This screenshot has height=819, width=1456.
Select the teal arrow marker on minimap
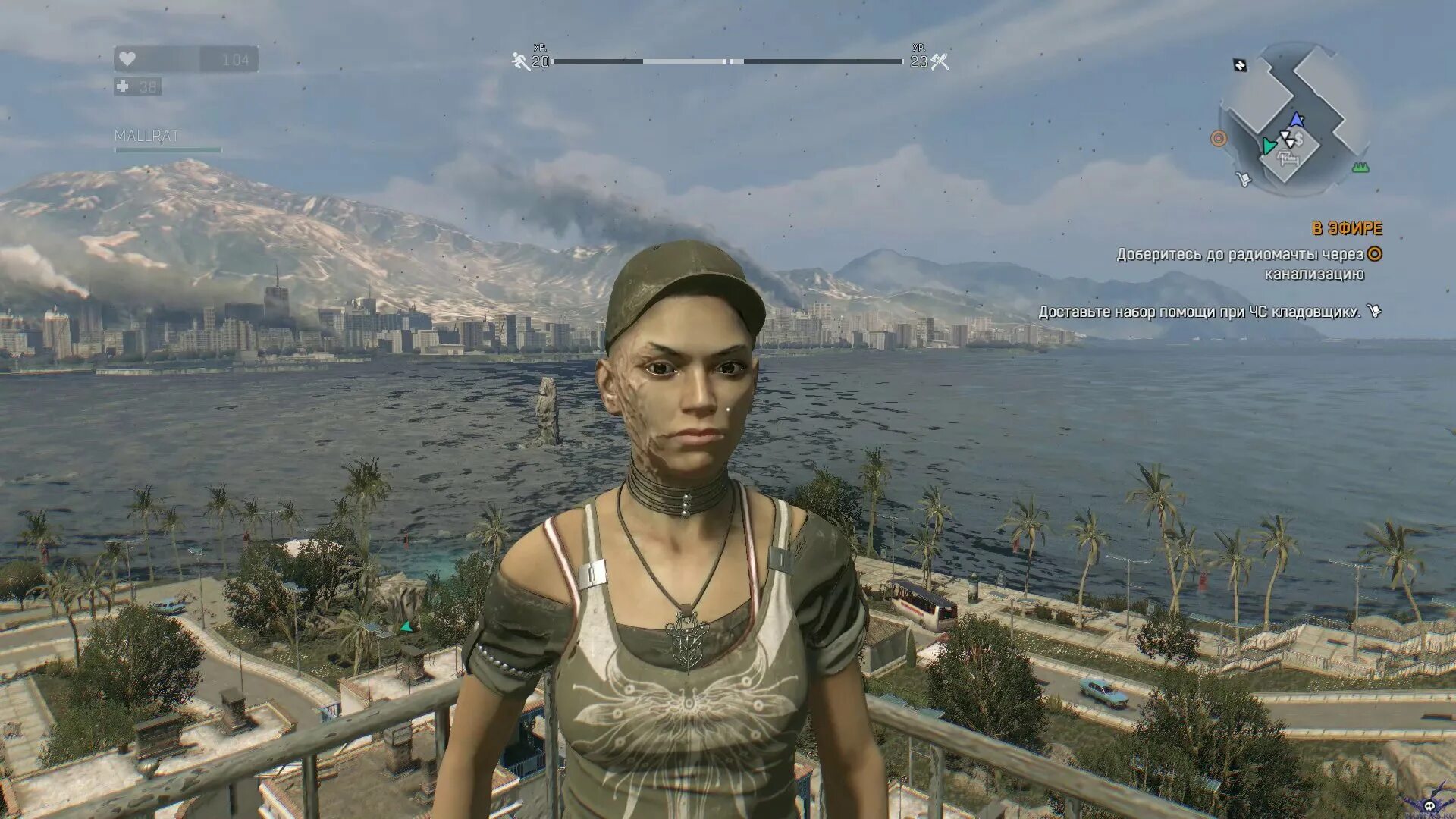[1268, 146]
